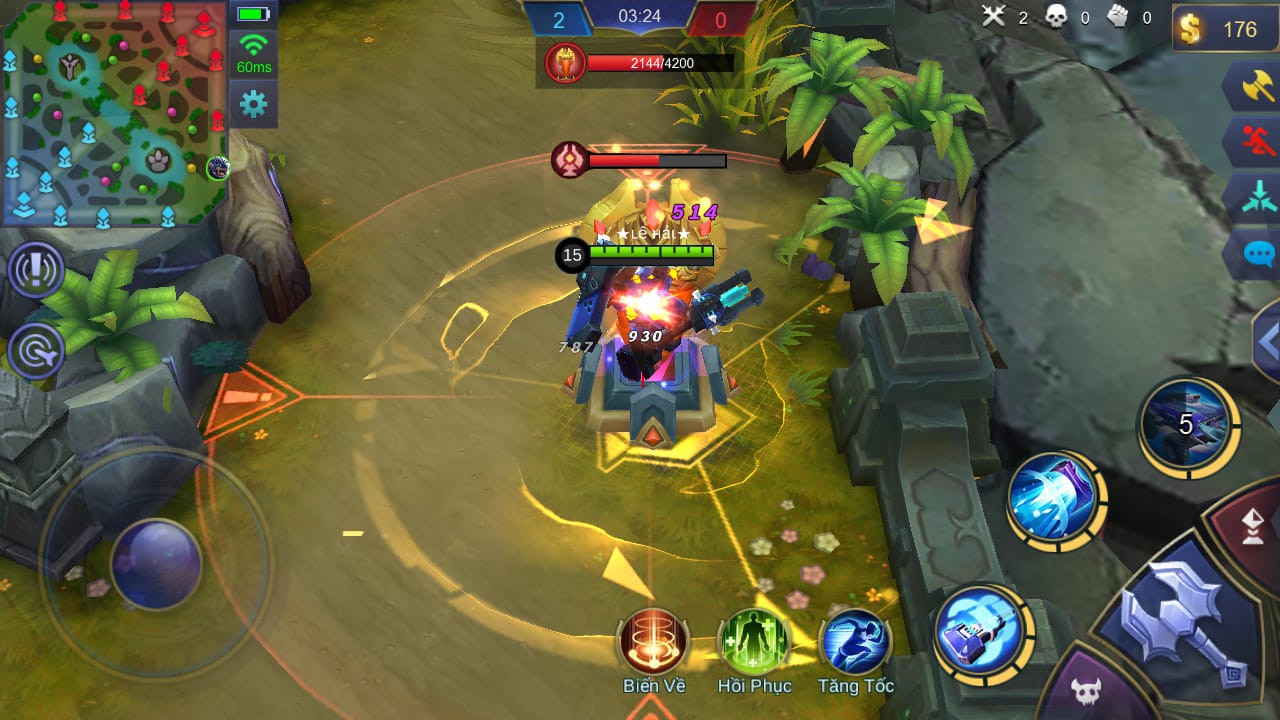Open the scoreboard at the timer
This screenshot has width=1280, height=720.
point(640,15)
